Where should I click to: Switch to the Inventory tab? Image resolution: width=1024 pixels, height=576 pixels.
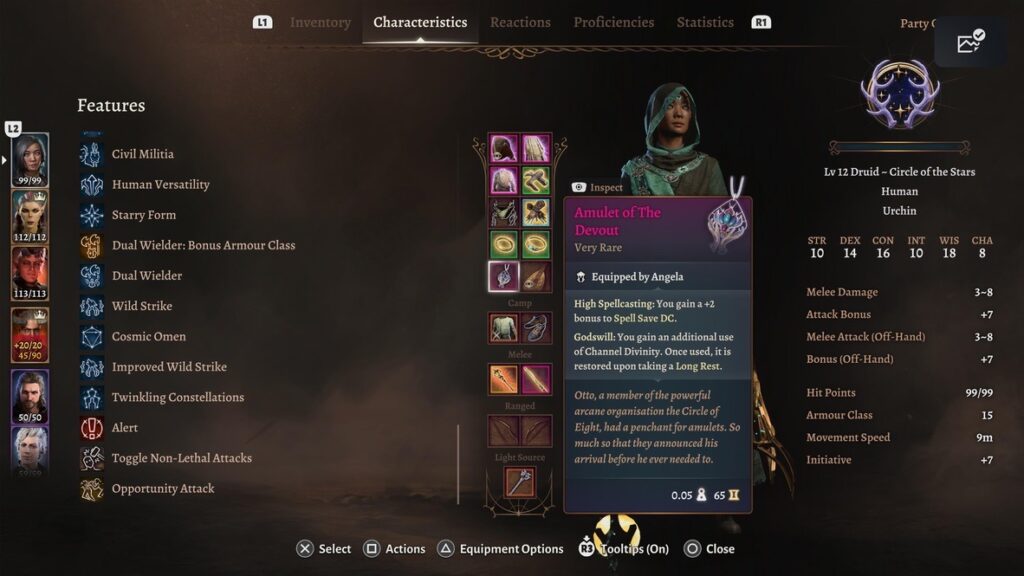[x=320, y=22]
